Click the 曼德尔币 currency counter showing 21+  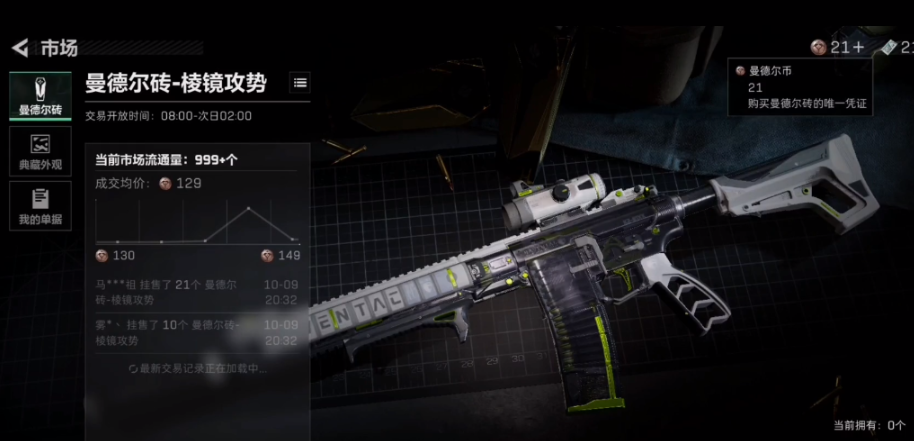coord(837,47)
